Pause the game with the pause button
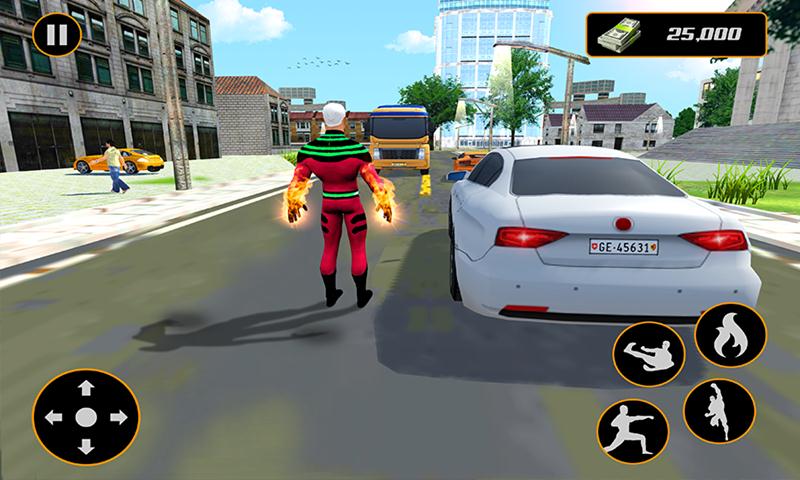This screenshot has height=480, width=800. click(x=57, y=36)
